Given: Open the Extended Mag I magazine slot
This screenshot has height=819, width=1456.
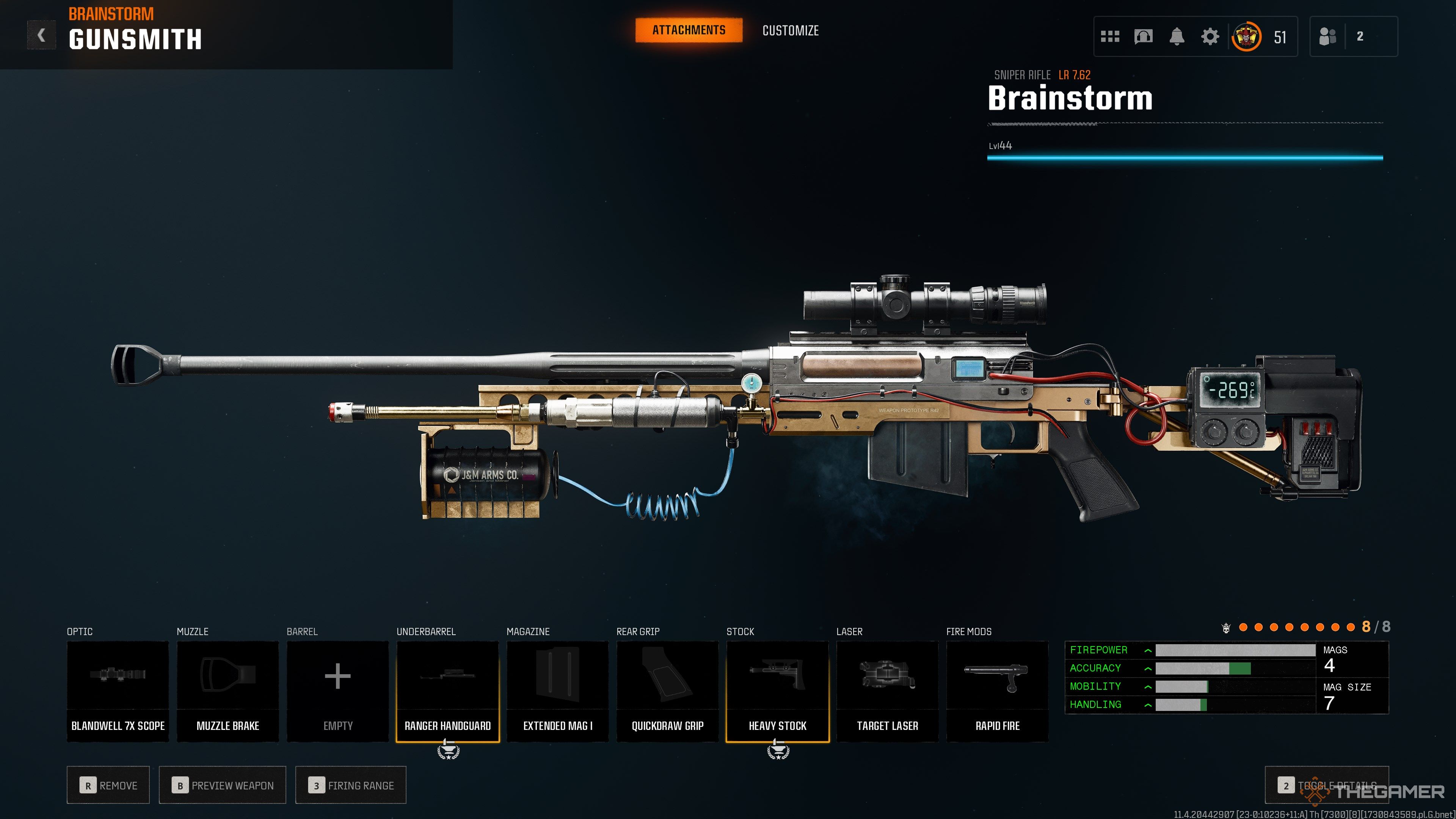Looking at the screenshot, I should [557, 691].
